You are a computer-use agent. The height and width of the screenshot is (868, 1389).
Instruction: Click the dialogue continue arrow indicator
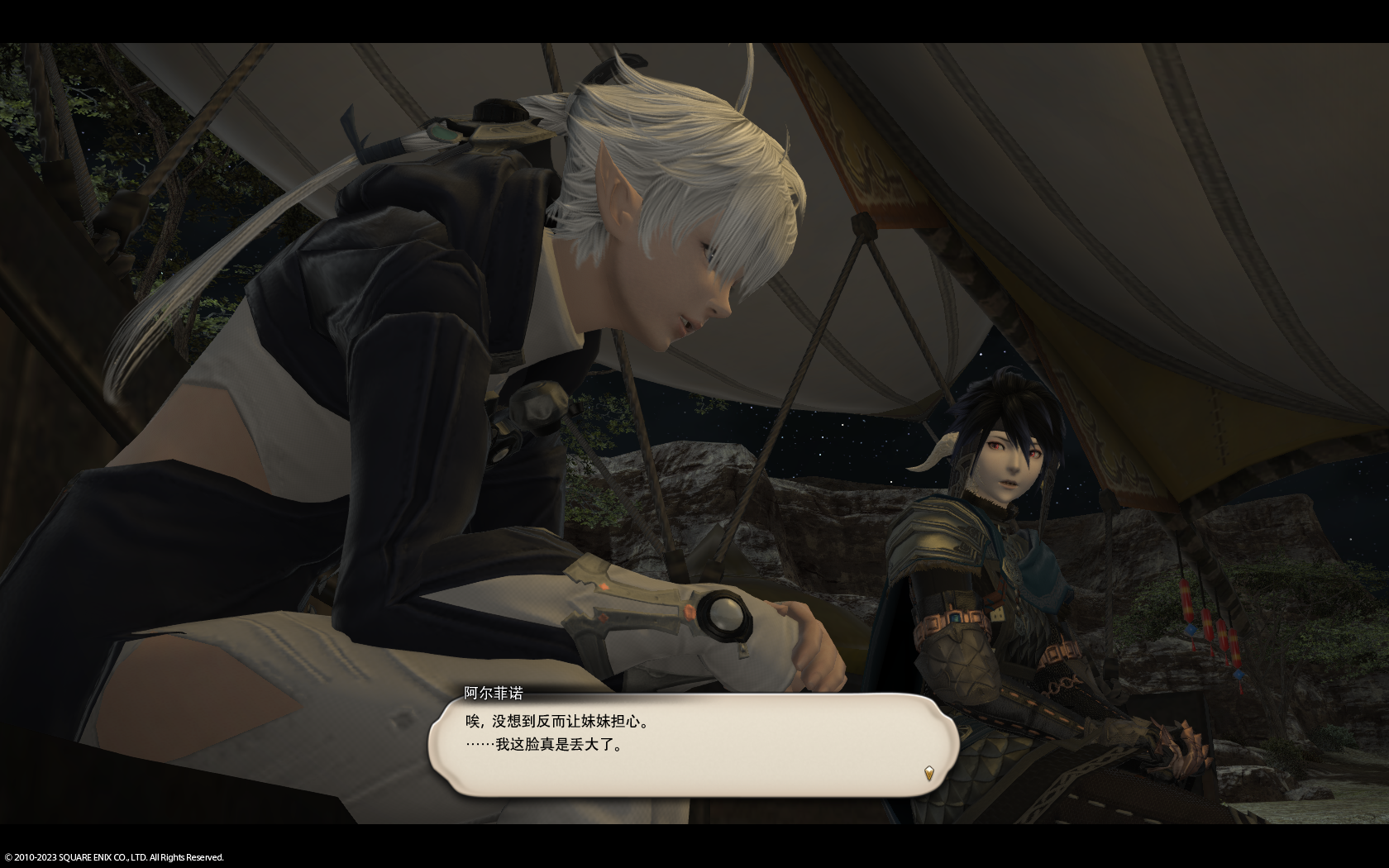point(929,774)
